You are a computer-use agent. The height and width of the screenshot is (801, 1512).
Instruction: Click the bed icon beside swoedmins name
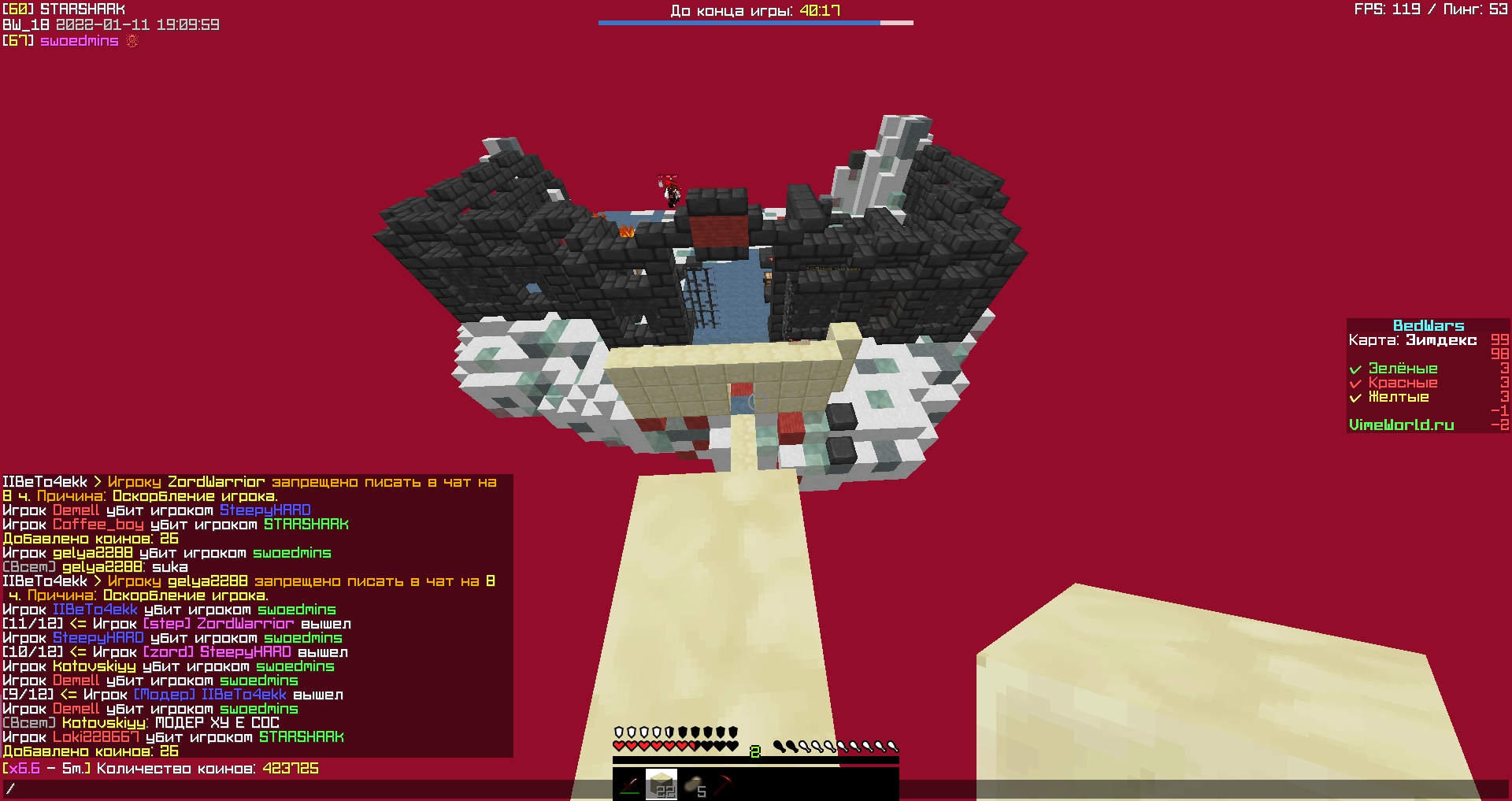click(132, 41)
